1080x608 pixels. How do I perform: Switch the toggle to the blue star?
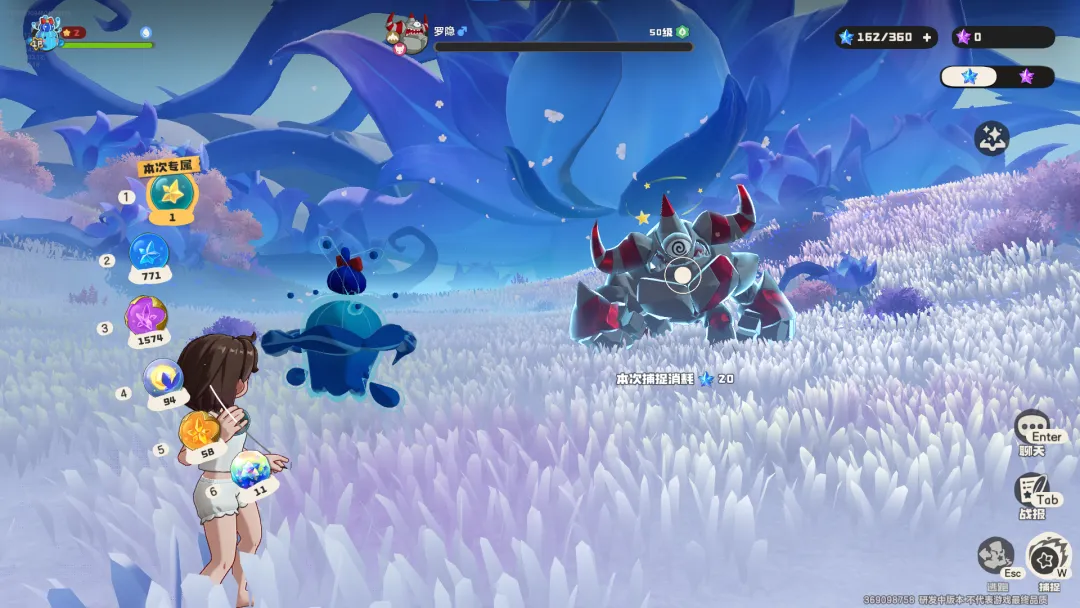969,76
